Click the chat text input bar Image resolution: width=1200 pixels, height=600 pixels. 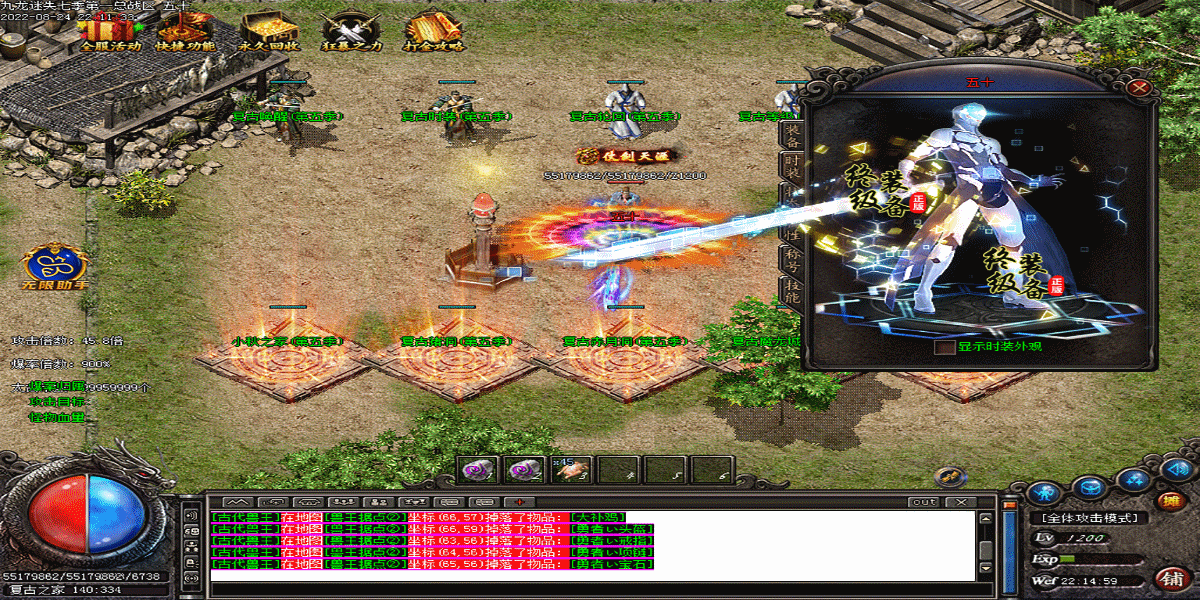pyautogui.click(x=590, y=590)
